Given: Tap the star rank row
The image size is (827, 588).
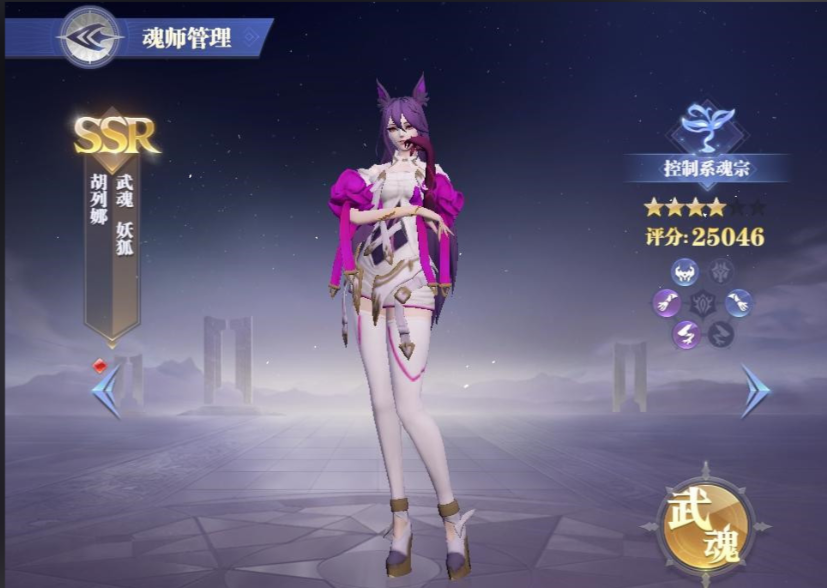Looking at the screenshot, I should pyautogui.click(x=704, y=208).
